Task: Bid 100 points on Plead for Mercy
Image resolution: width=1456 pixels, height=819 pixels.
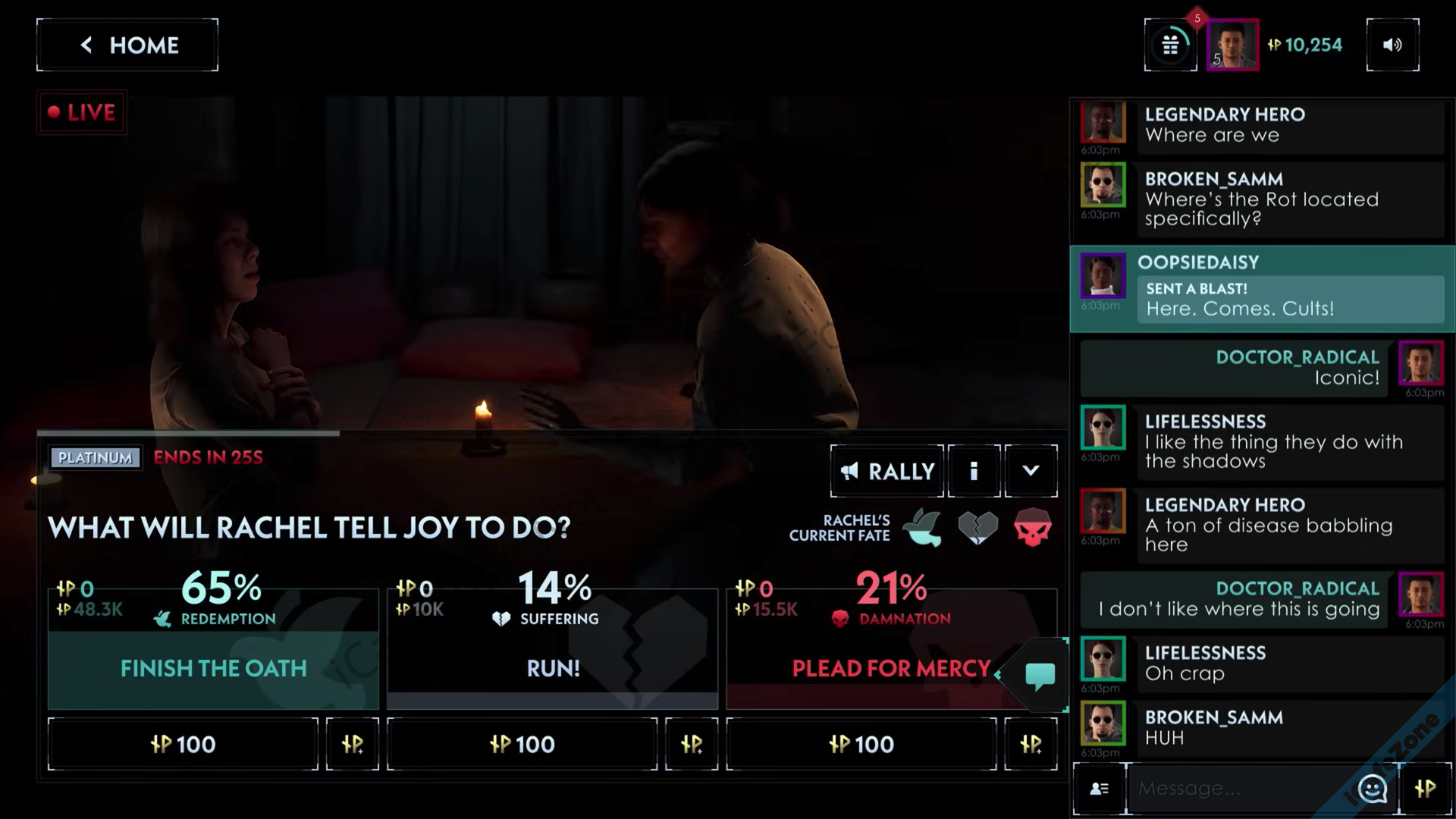Action: click(x=861, y=744)
